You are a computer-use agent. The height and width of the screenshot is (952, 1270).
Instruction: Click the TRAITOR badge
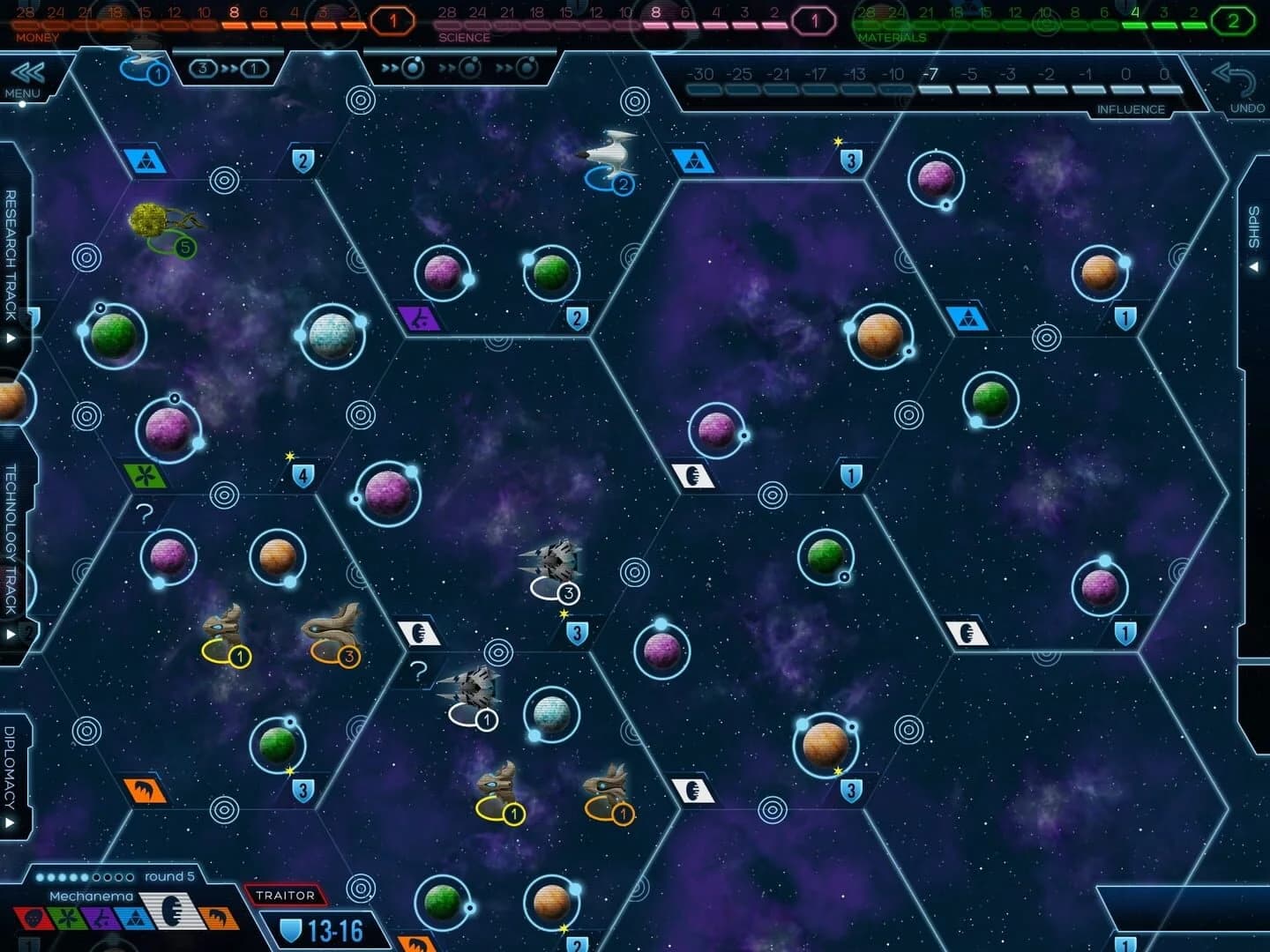coord(284,895)
